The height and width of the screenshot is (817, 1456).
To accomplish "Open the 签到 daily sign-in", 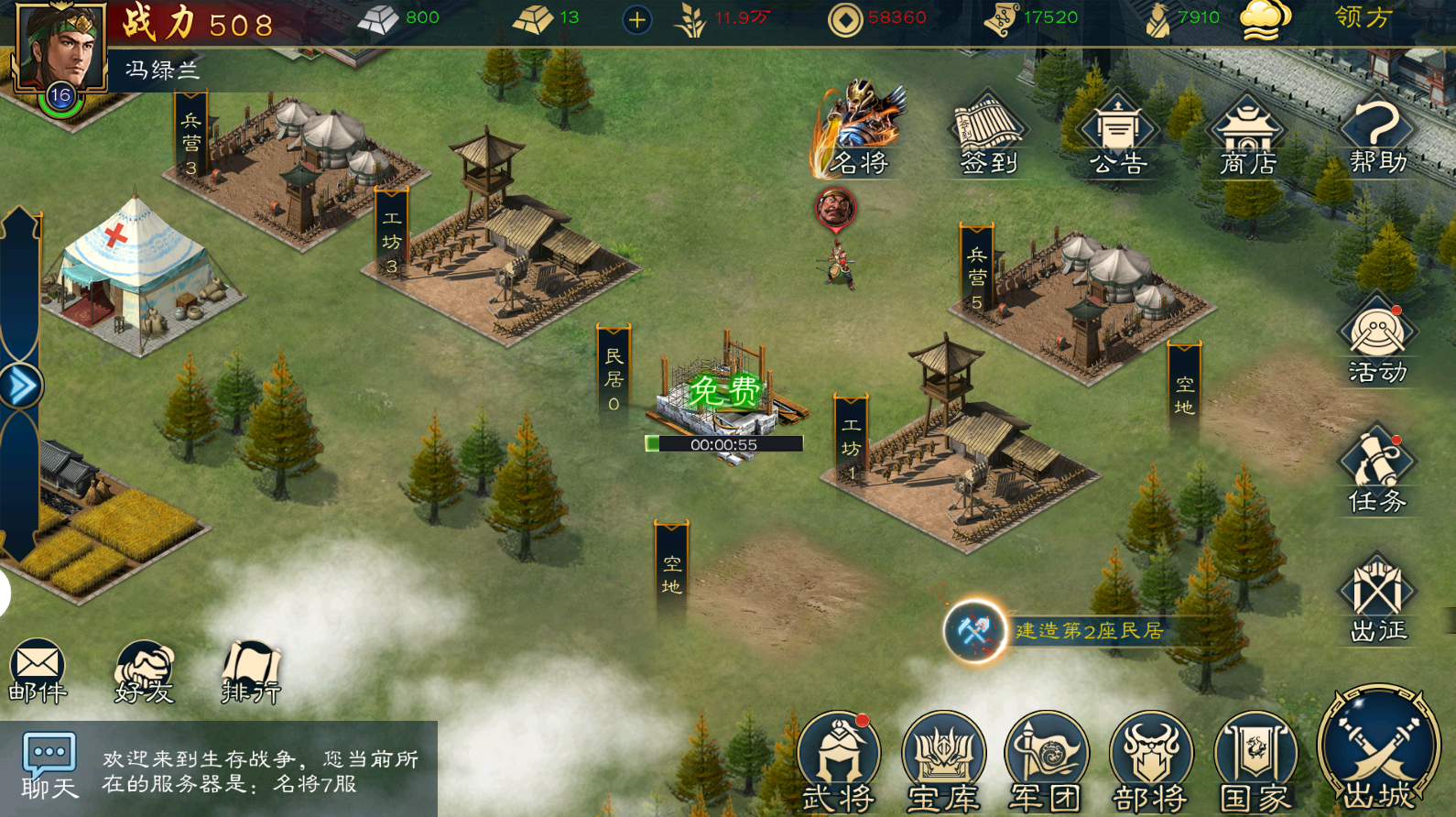I will click(988, 134).
